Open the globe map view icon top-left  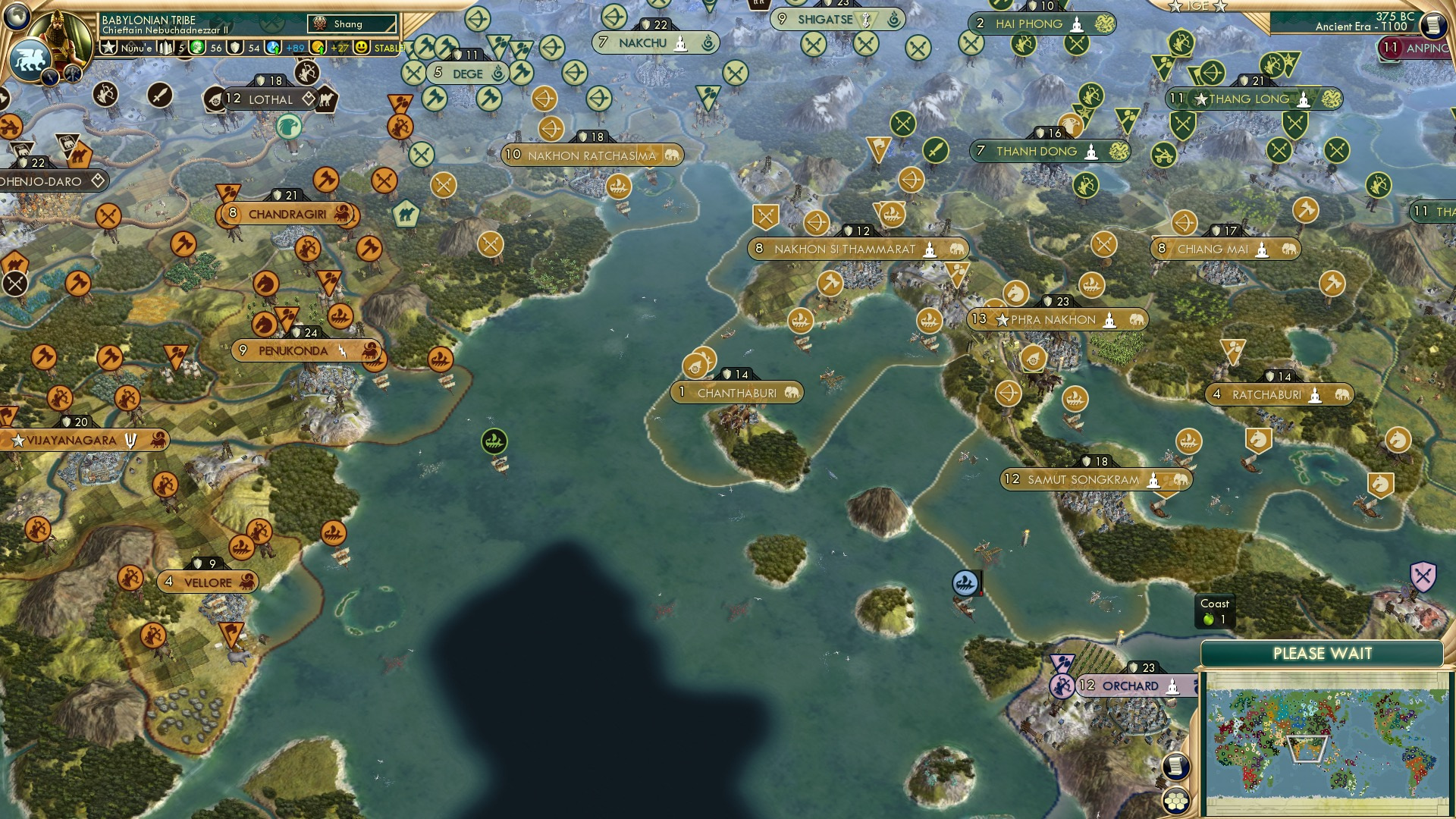[17, 17]
